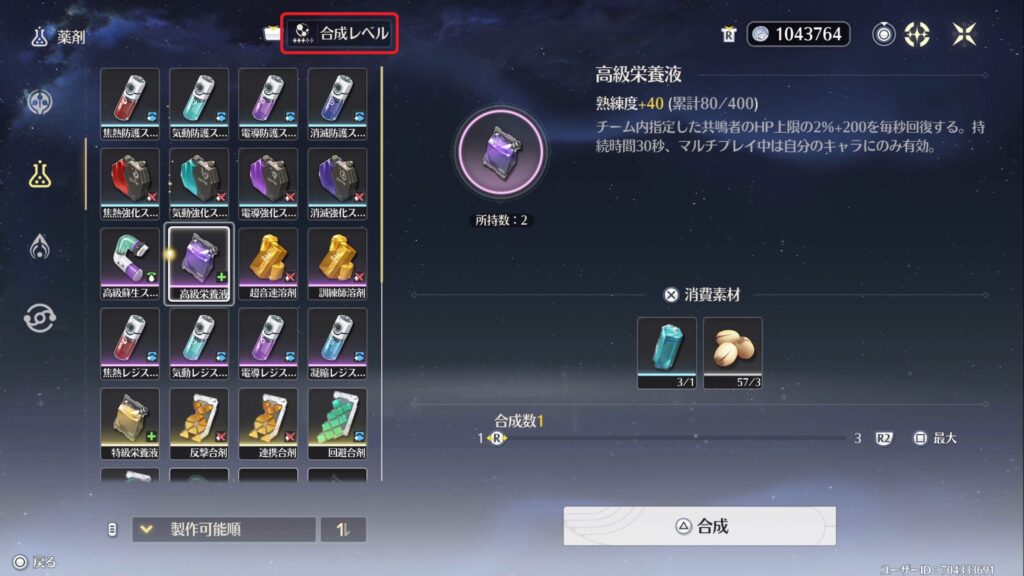Choose the 訓練師溶剤 recipe slot
Viewport: 1024px width, 576px height.
[337, 263]
